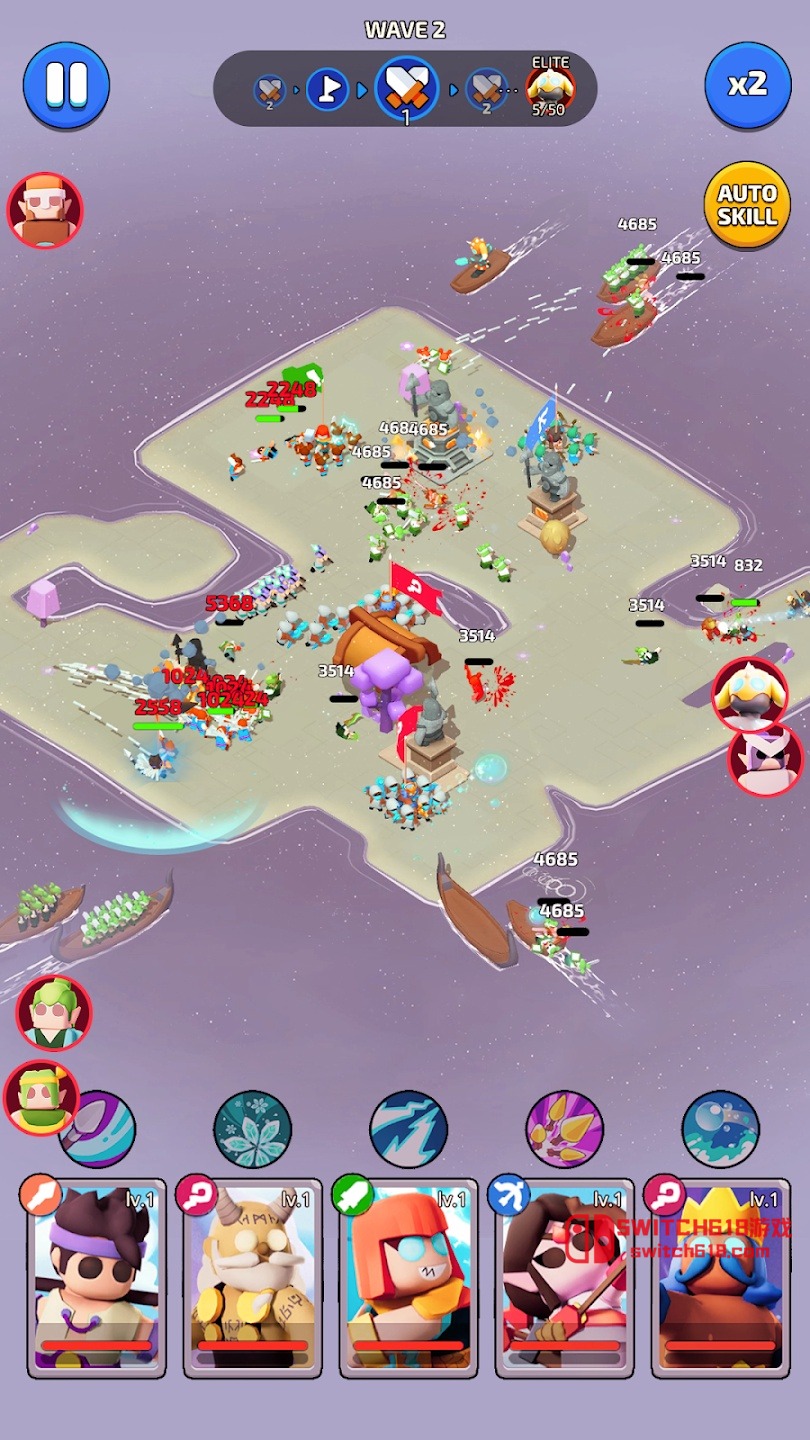Jump to the green-haired elf hero portrait
Image resolution: width=810 pixels, height=1440 pixels.
click(x=54, y=1012)
